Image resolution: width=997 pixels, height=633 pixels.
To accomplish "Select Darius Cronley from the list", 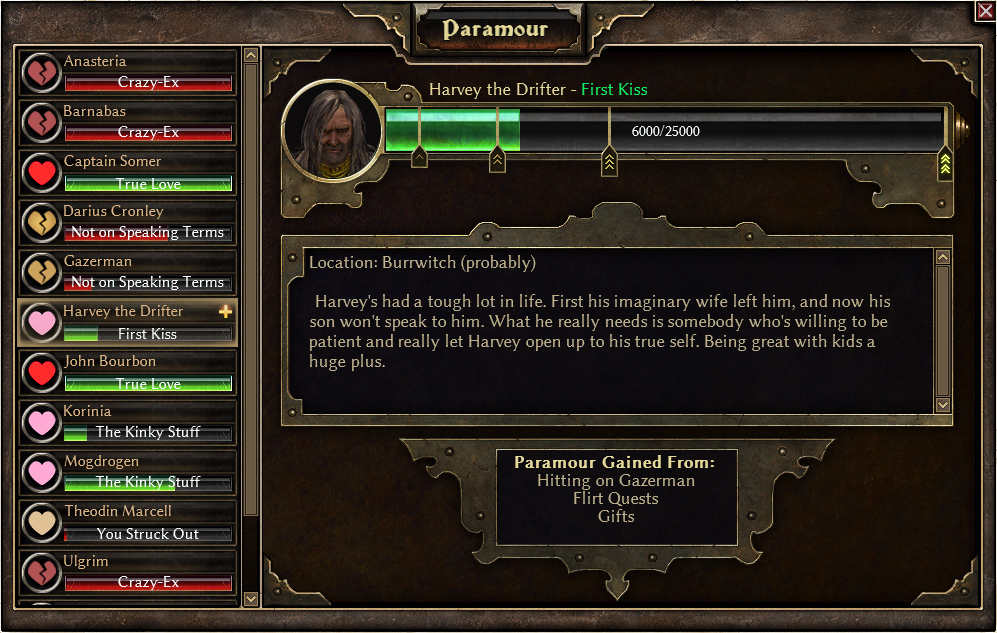I will click(128, 222).
